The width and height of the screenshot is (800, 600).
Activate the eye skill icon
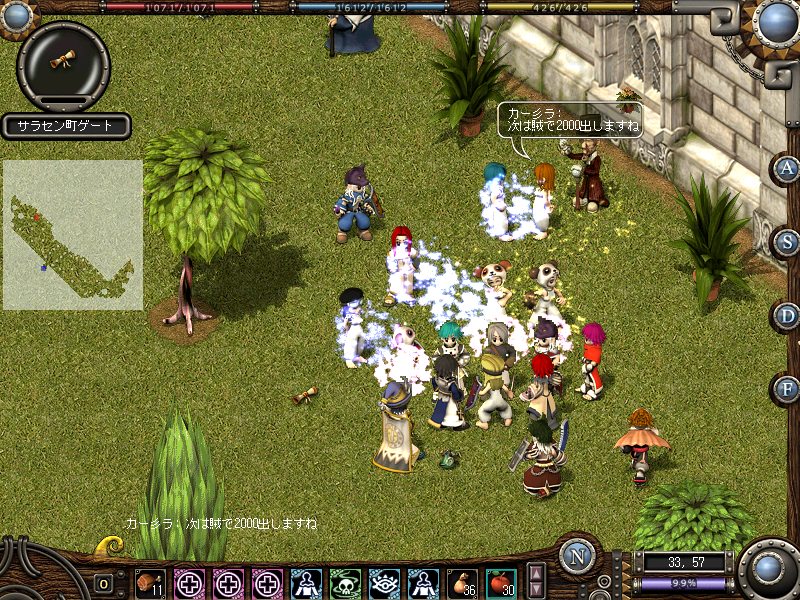click(x=384, y=583)
